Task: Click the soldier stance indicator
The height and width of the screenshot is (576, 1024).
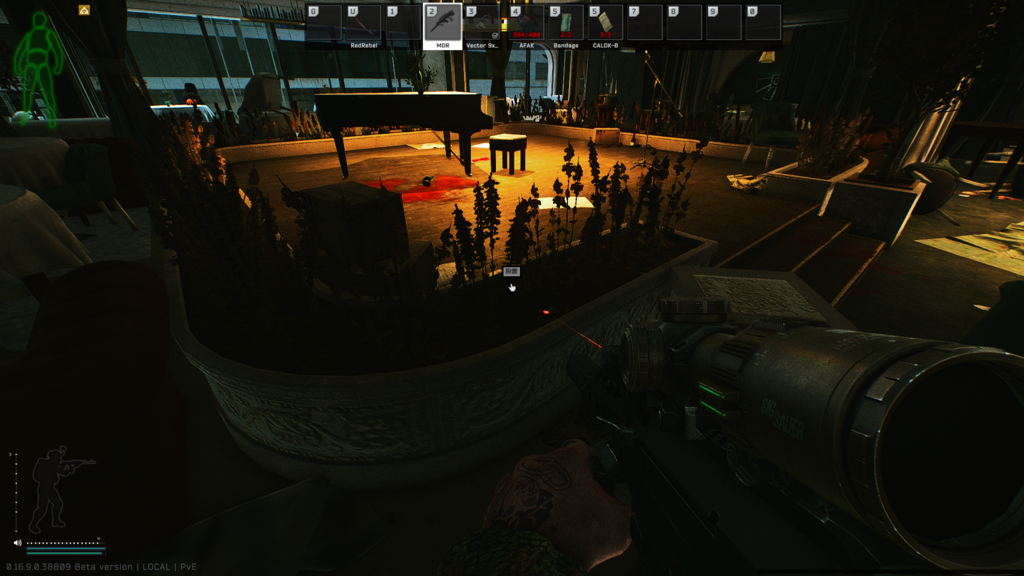Action: (57, 488)
